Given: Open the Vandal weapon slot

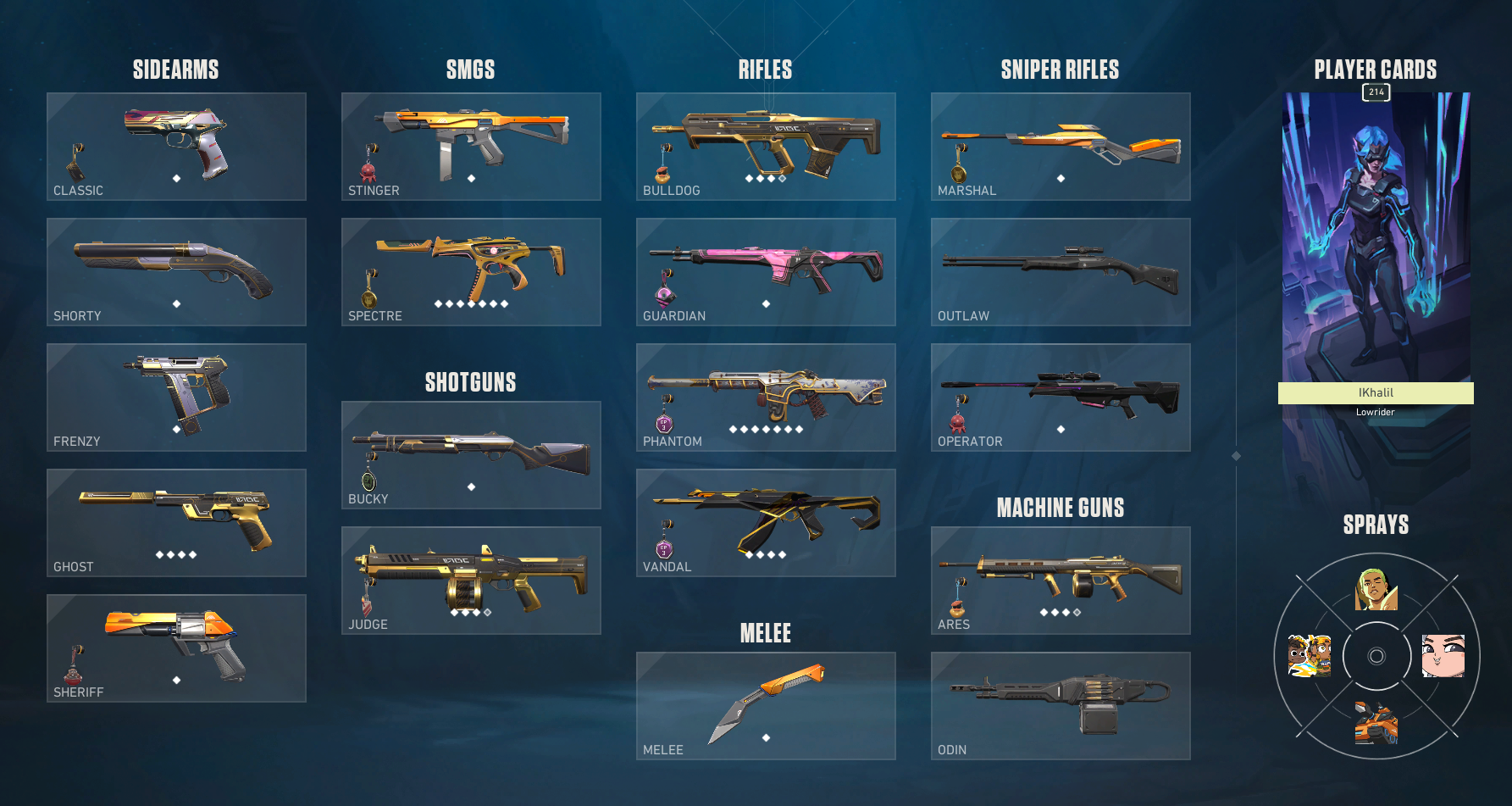Looking at the screenshot, I should 764,523.
